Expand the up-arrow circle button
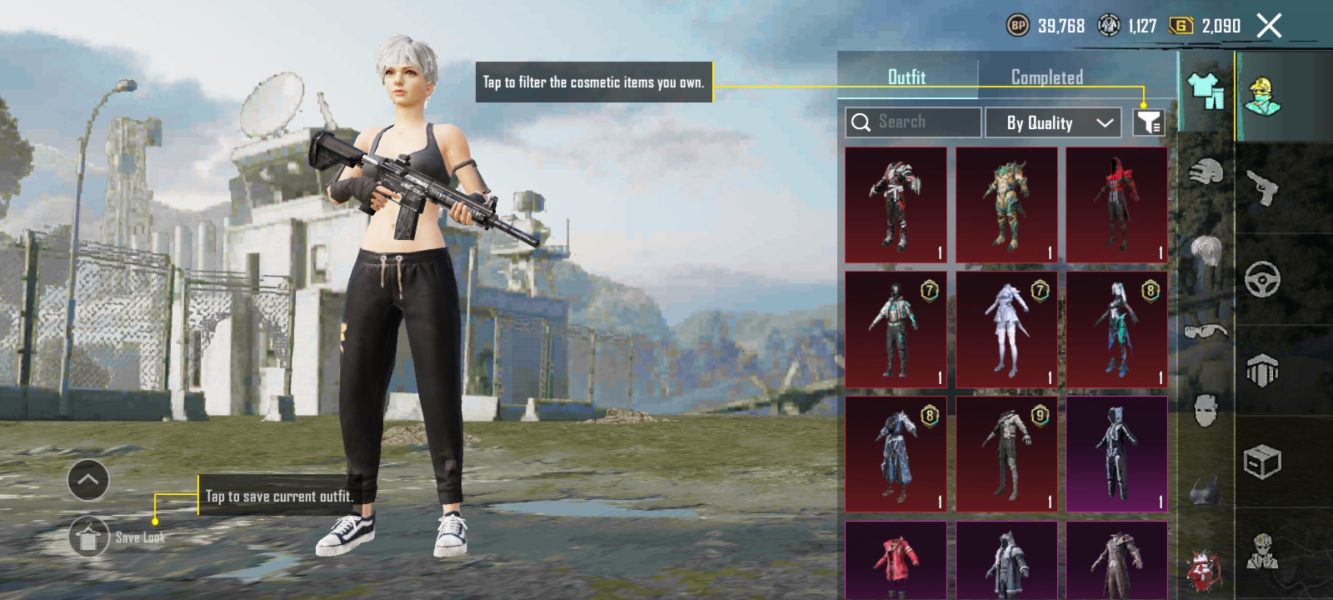The image size is (1333, 600). point(88,481)
